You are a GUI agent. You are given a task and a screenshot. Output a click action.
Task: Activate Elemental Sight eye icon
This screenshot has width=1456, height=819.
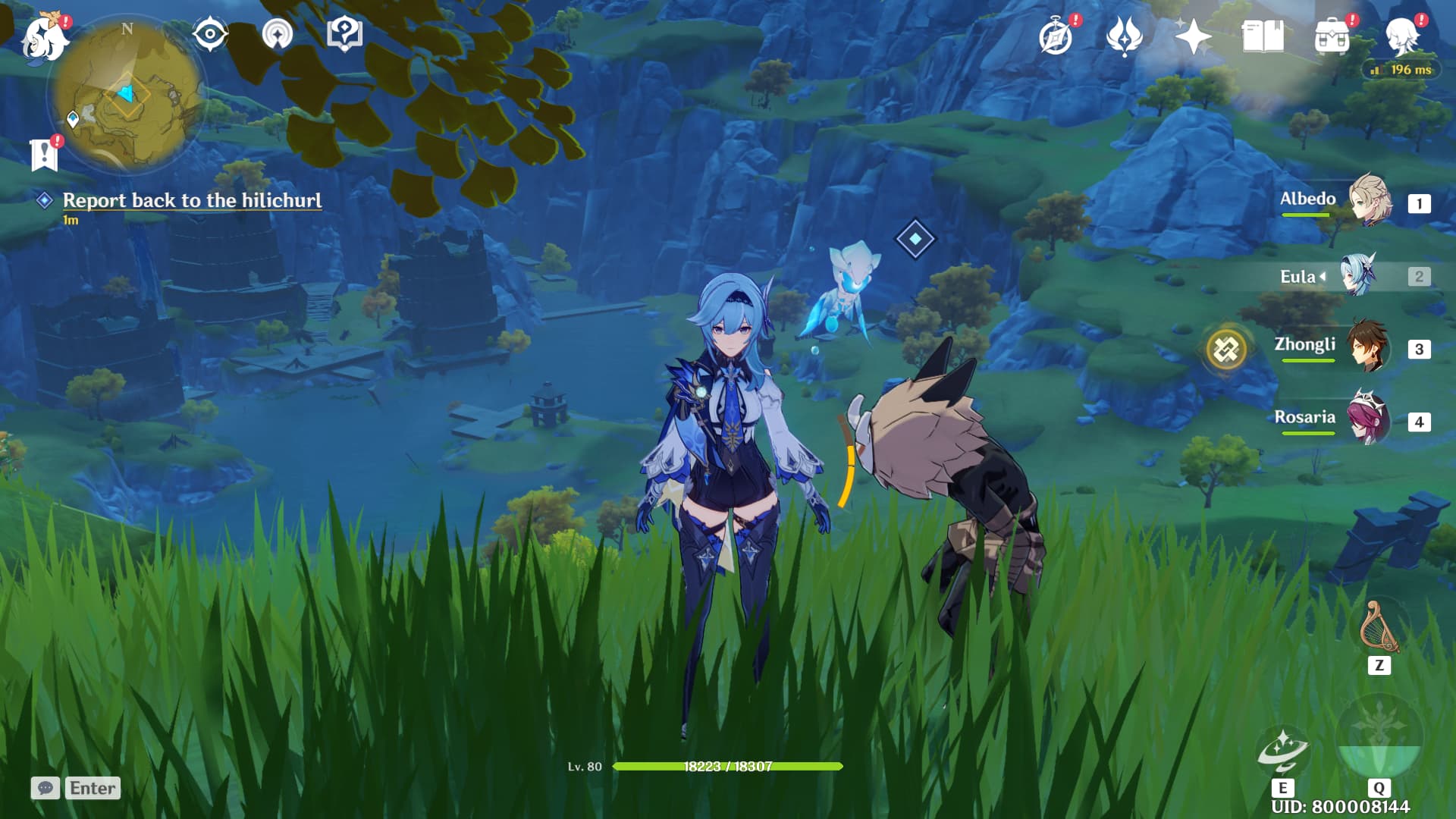[209, 34]
